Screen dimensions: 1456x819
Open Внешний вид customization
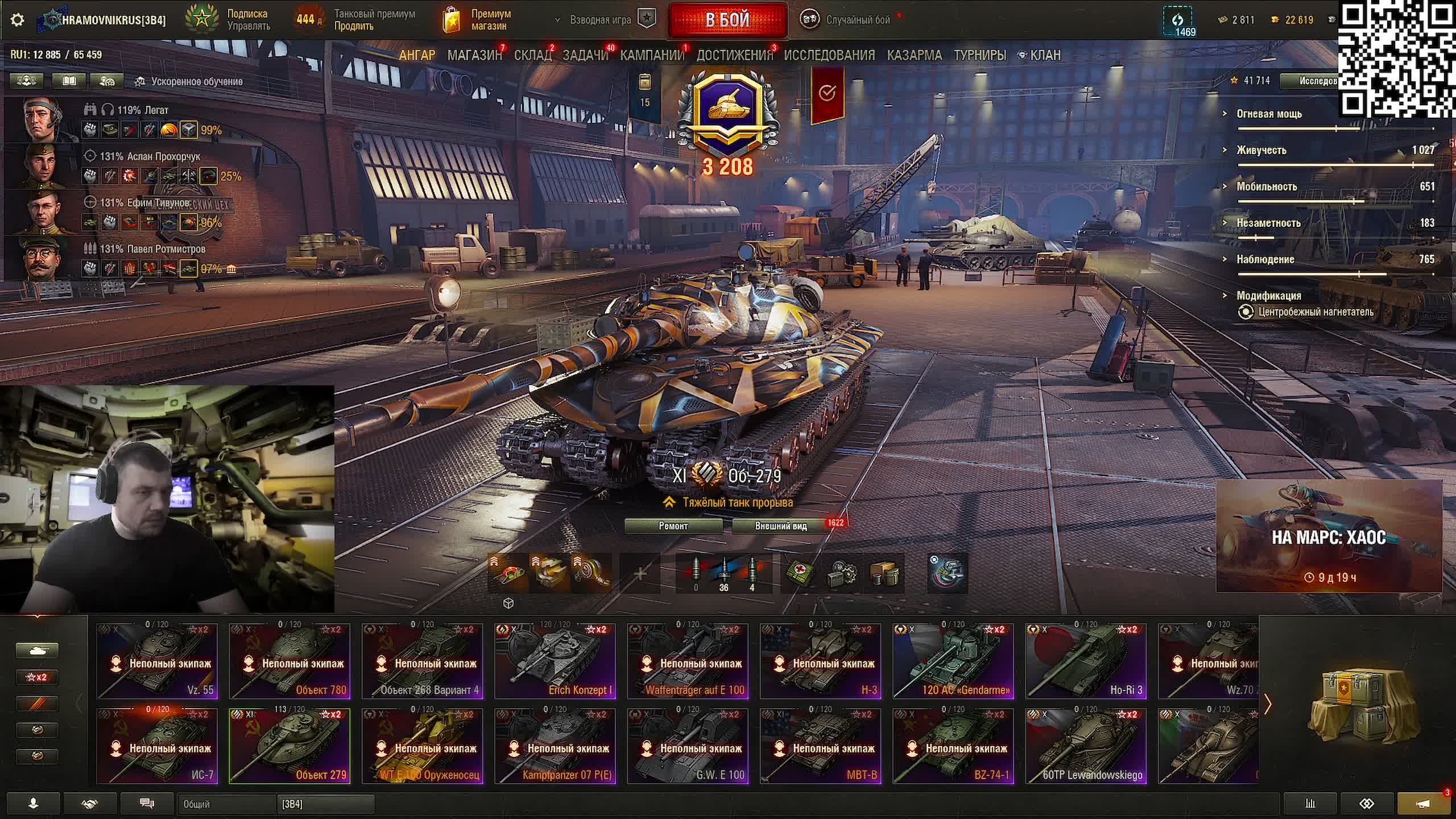(x=781, y=526)
